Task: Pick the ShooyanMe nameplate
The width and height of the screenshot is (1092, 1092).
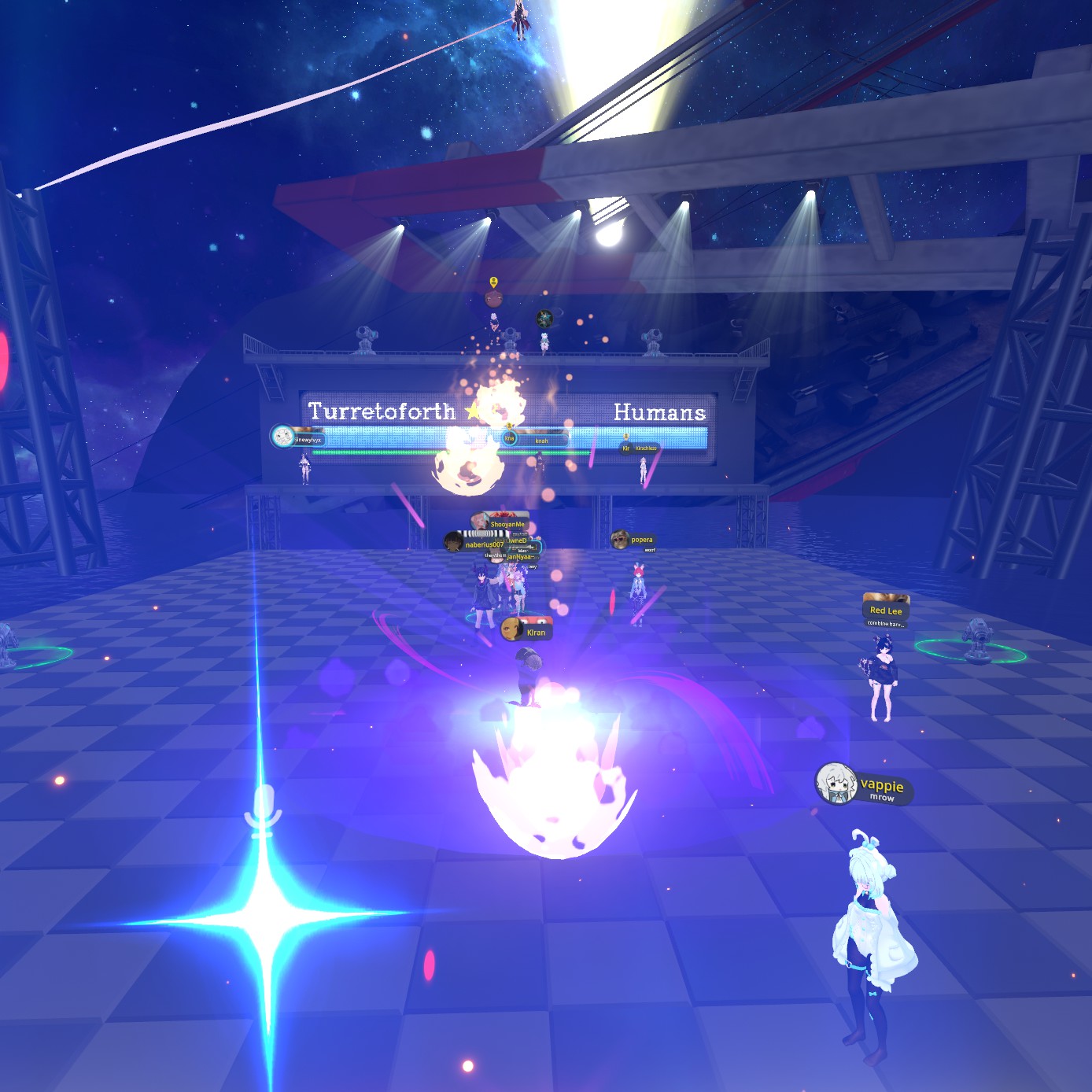Action: 500,523
